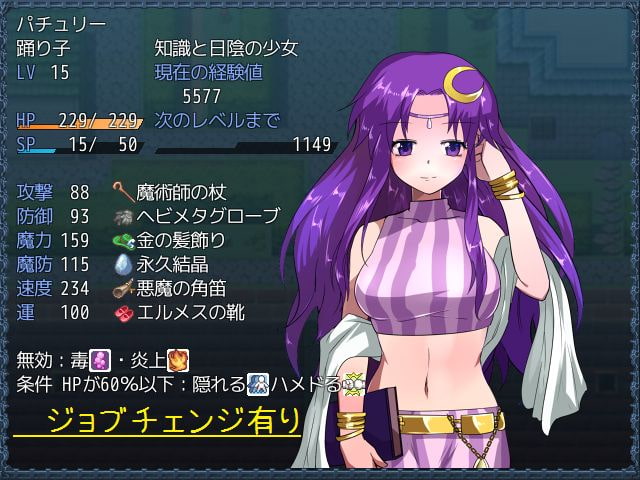Click the purple poison immunity icon

101,359
